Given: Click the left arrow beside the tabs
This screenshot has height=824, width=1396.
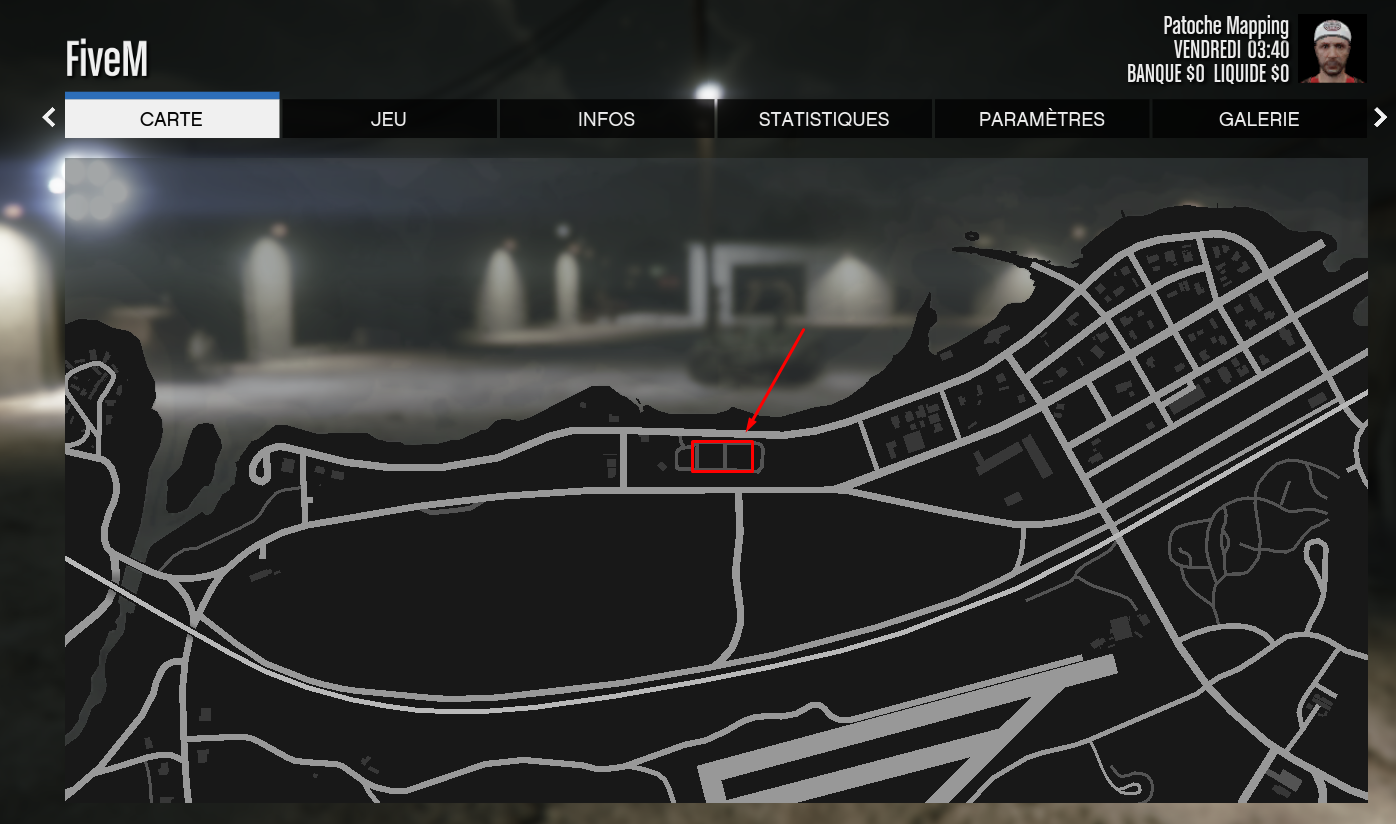Looking at the screenshot, I should pos(49,117).
